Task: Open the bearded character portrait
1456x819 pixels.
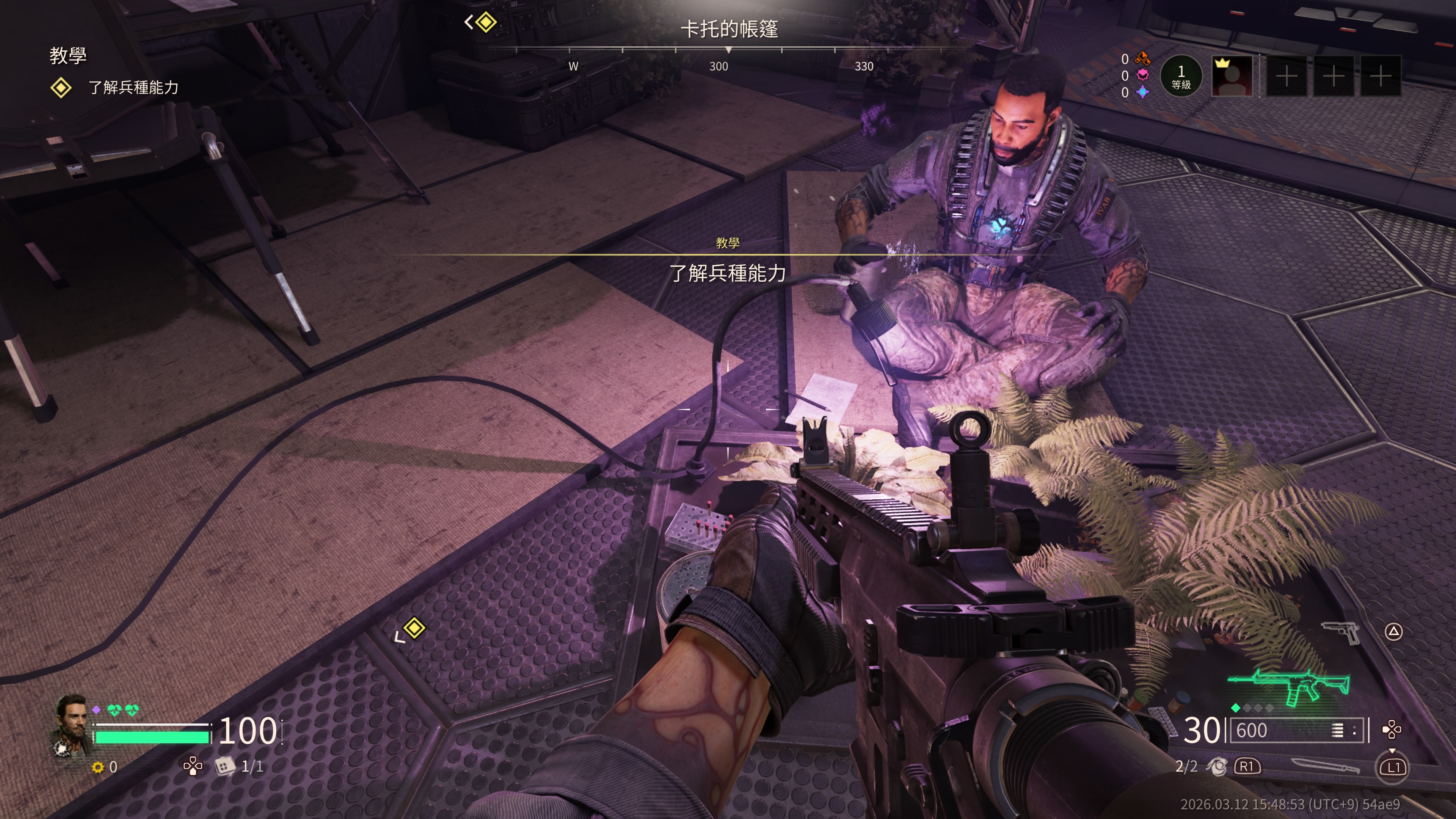Action: pyautogui.click(x=72, y=718)
